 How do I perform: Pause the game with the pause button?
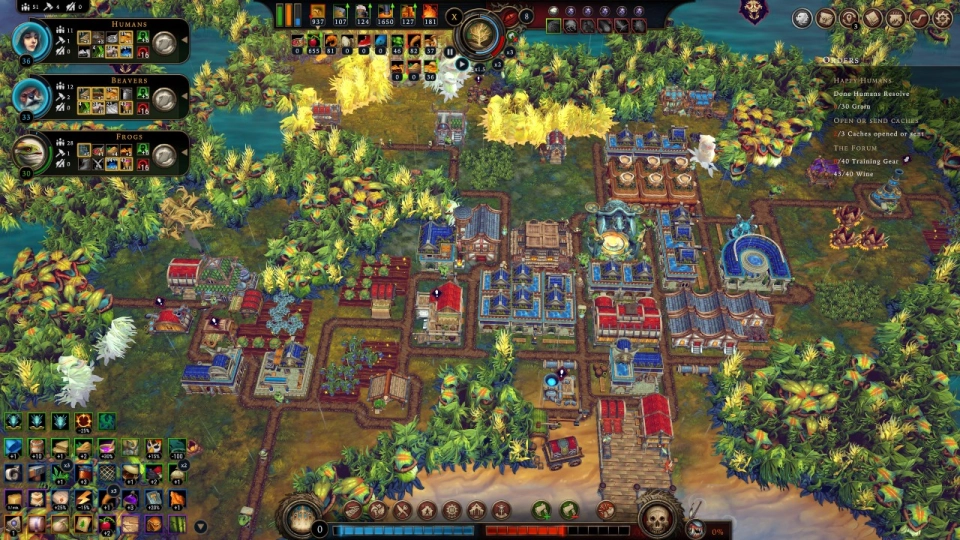tap(450, 52)
